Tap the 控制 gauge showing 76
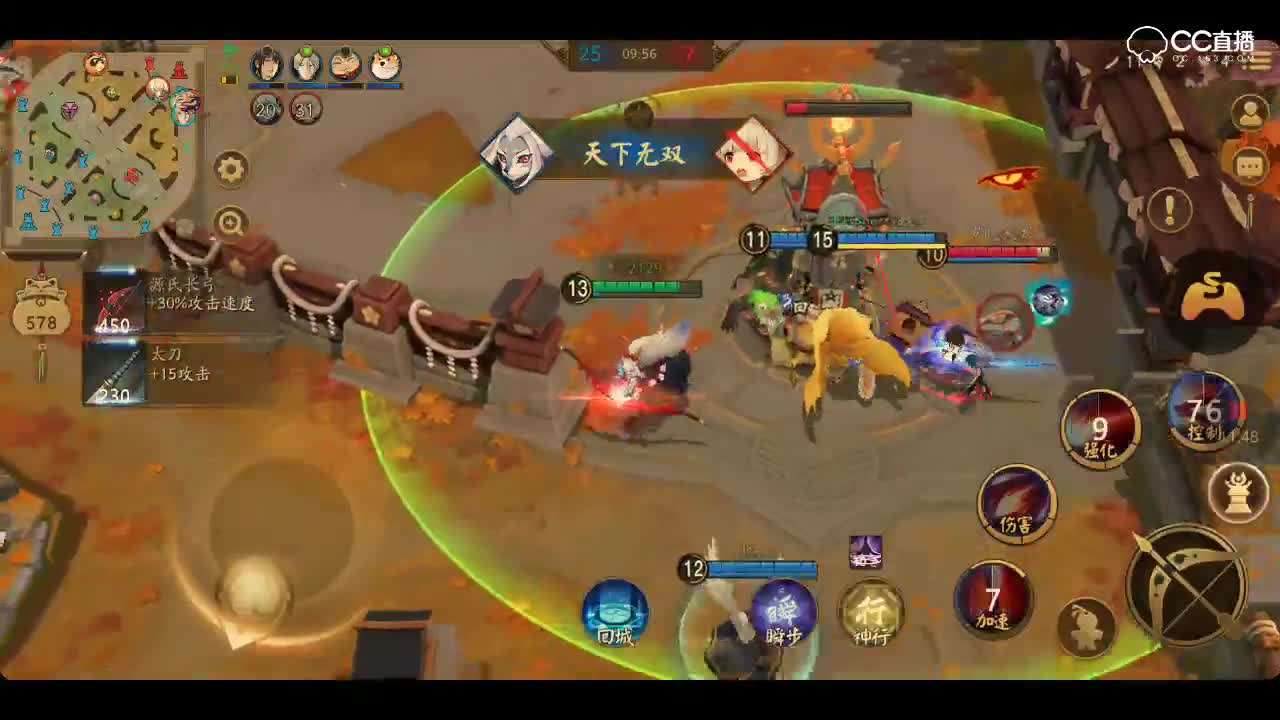 pos(1207,413)
